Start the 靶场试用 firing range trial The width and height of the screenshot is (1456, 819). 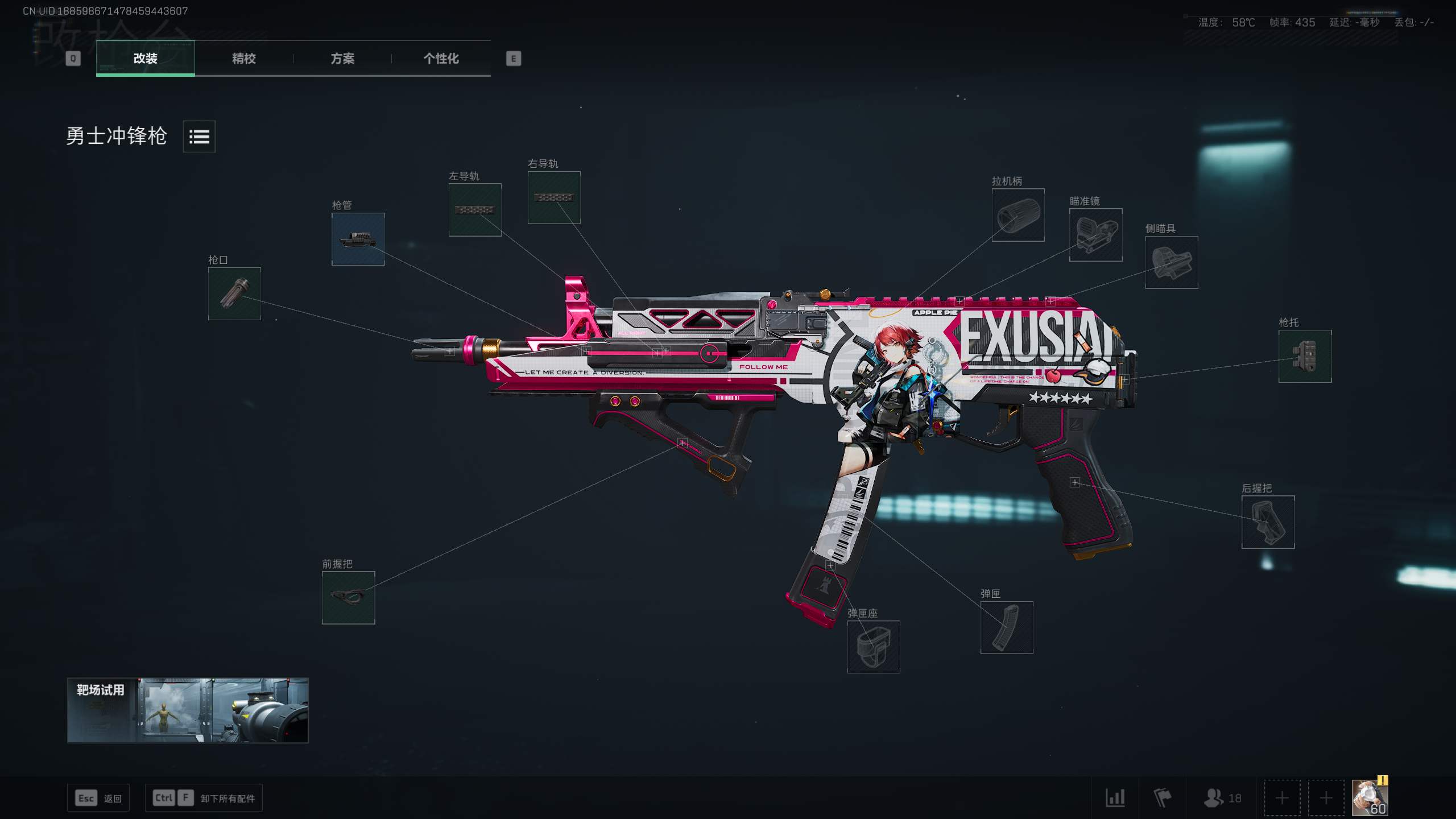click(188, 710)
